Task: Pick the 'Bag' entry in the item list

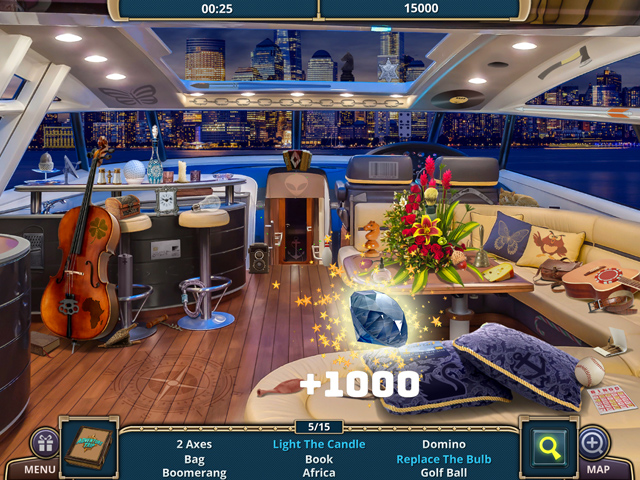Action: (194, 459)
